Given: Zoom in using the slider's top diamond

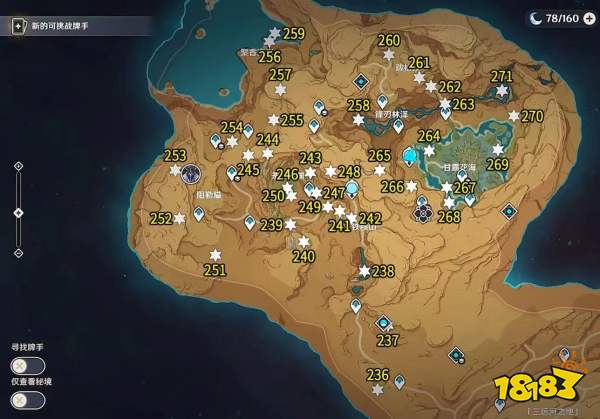Looking at the screenshot, I should coord(17,165).
